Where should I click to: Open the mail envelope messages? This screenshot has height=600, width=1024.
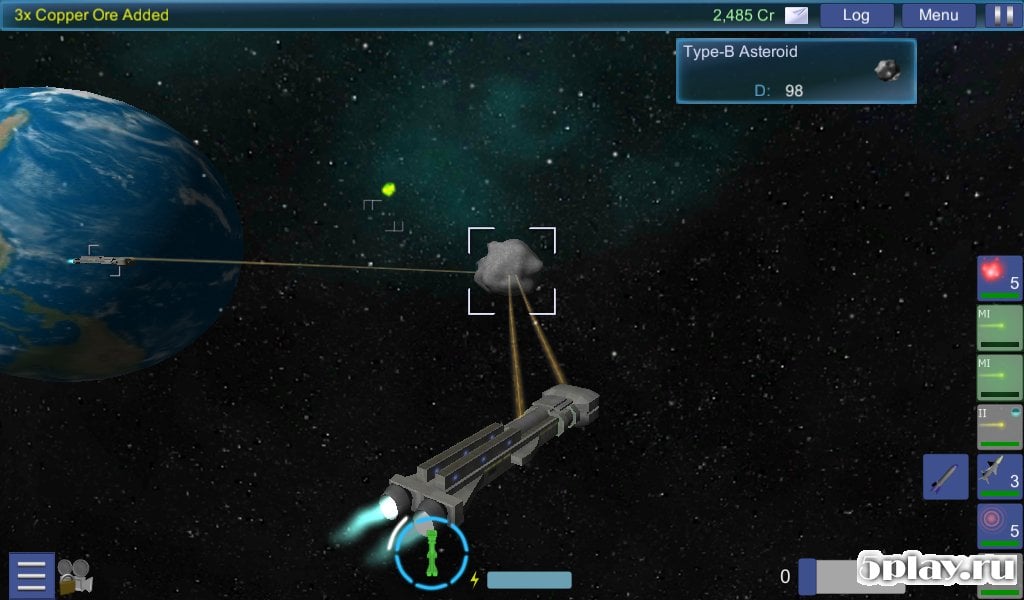coord(796,15)
